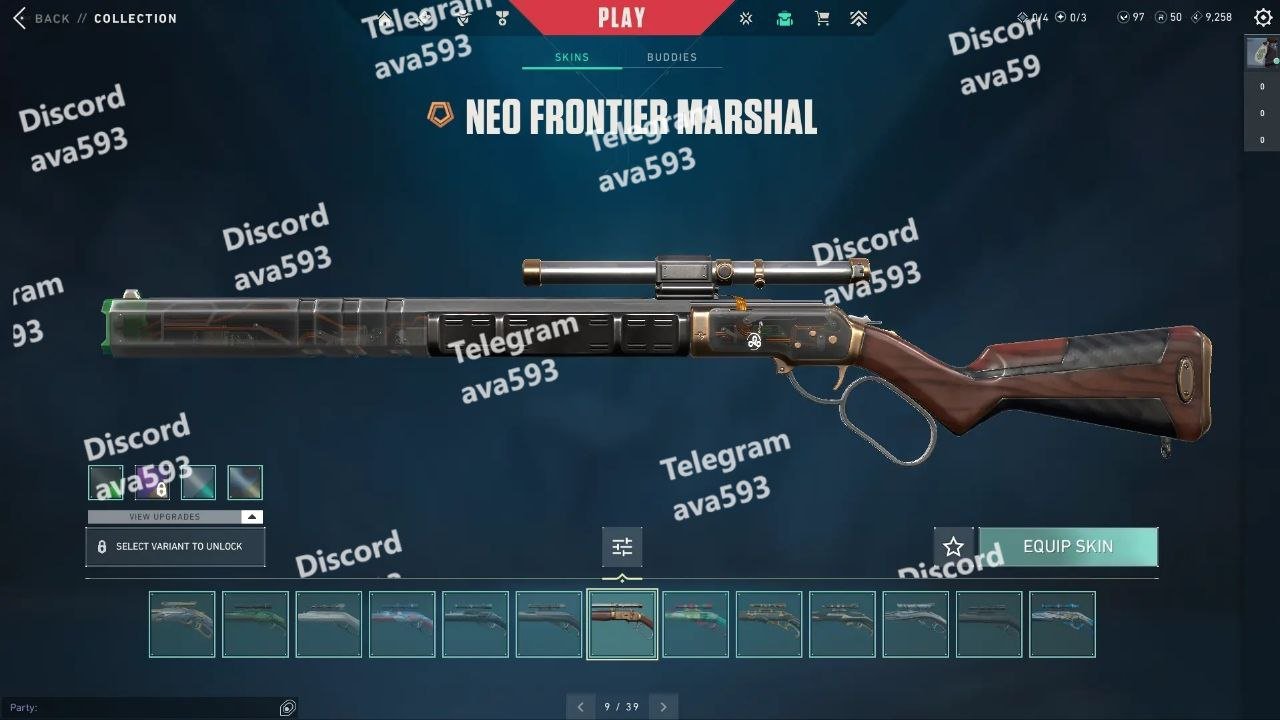Viewport: 1280px width, 720px height.
Task: Open the store shopping cart icon
Action: click(822, 18)
